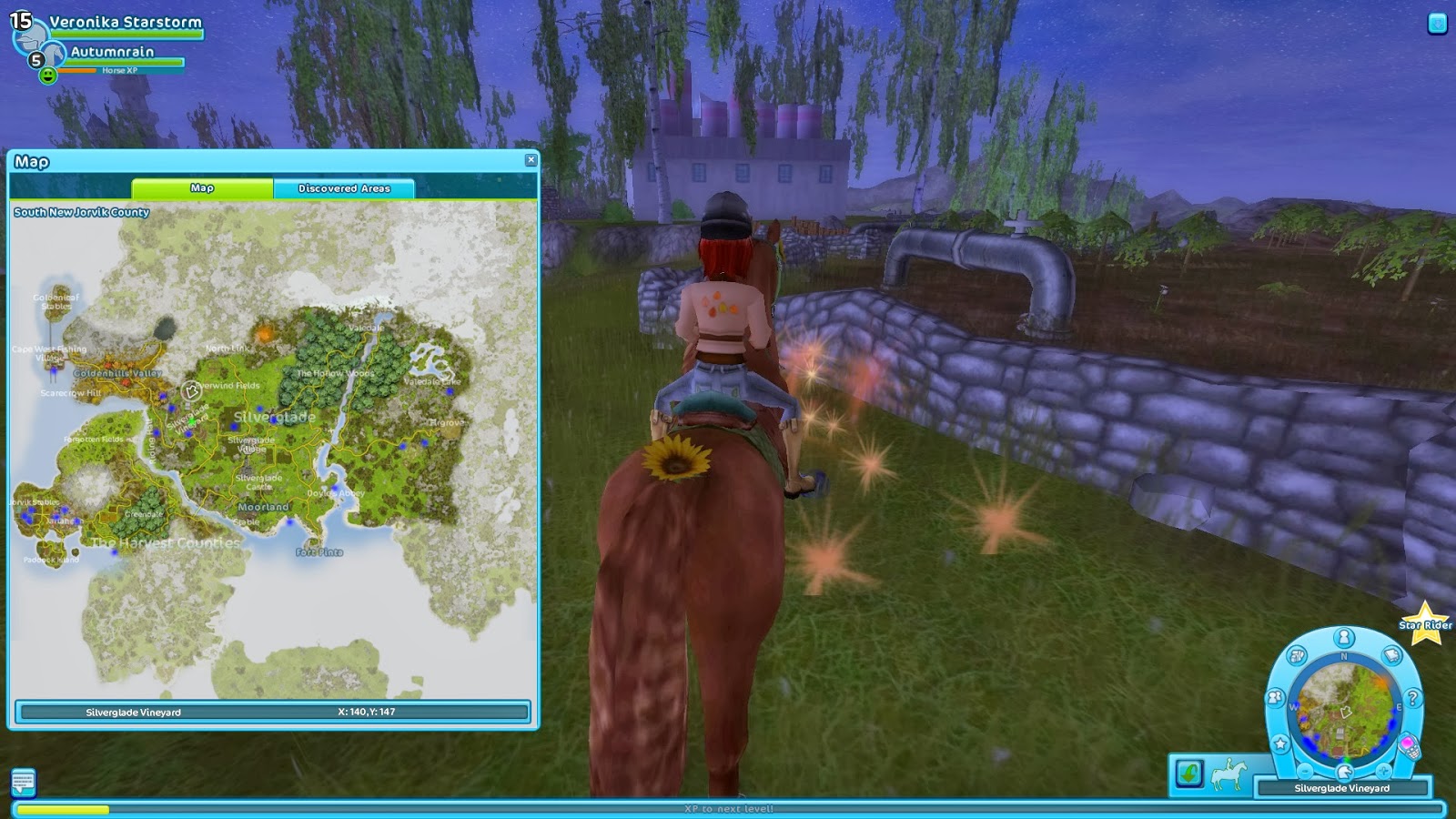Click Autumnrain's green mood smiley face
The width and height of the screenshot is (1456, 819).
click(x=48, y=75)
